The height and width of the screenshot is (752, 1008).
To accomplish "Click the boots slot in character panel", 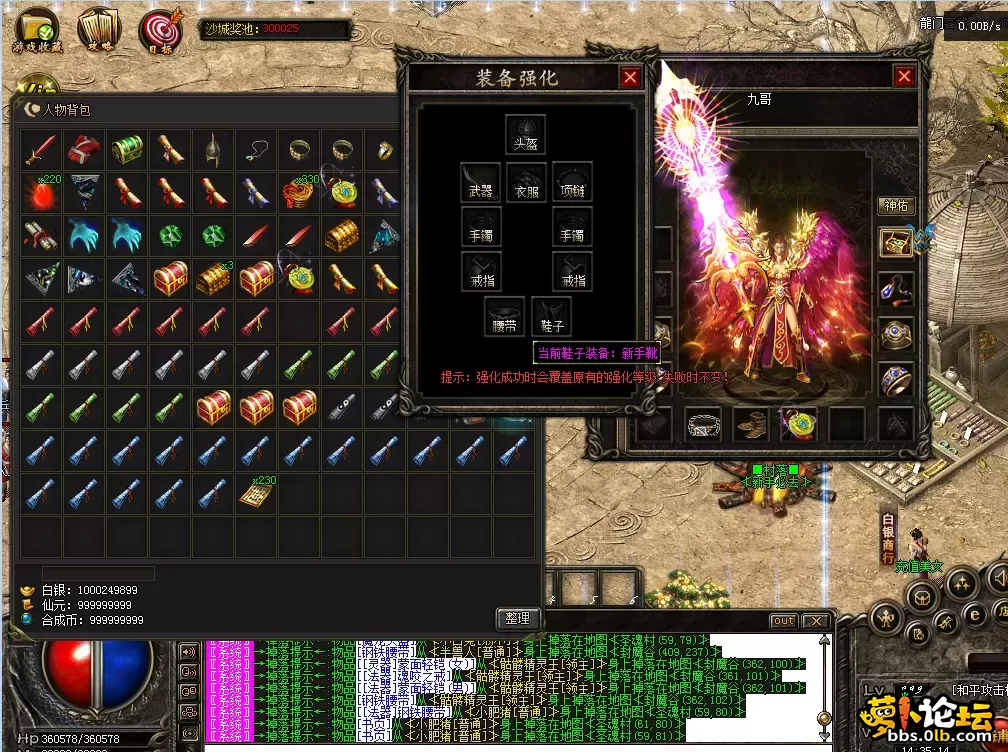I will coord(751,424).
